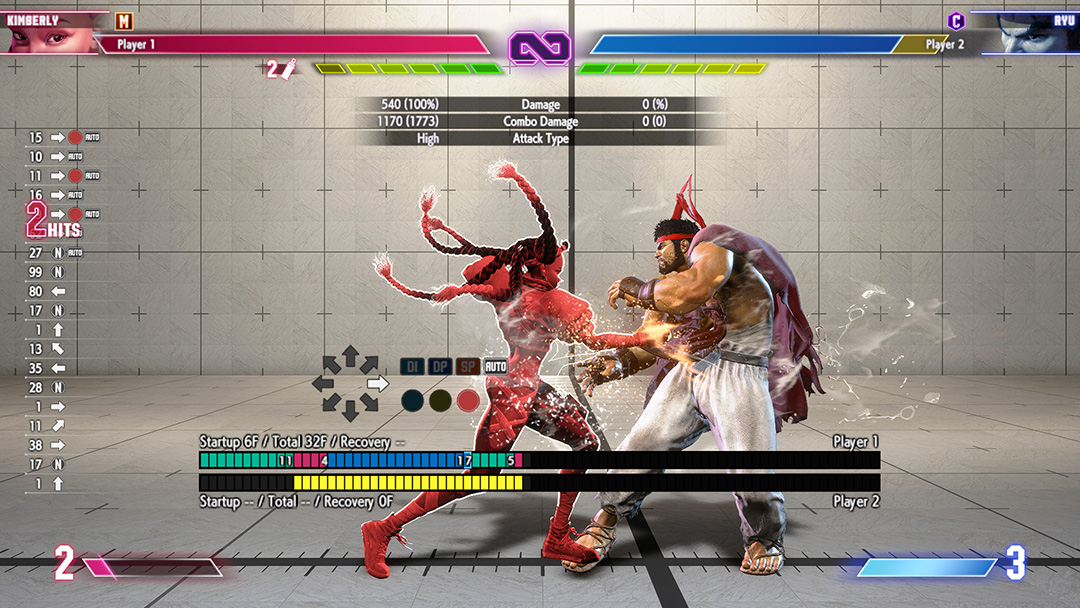Toggle the DI input indicator
The height and width of the screenshot is (608, 1080).
point(412,367)
